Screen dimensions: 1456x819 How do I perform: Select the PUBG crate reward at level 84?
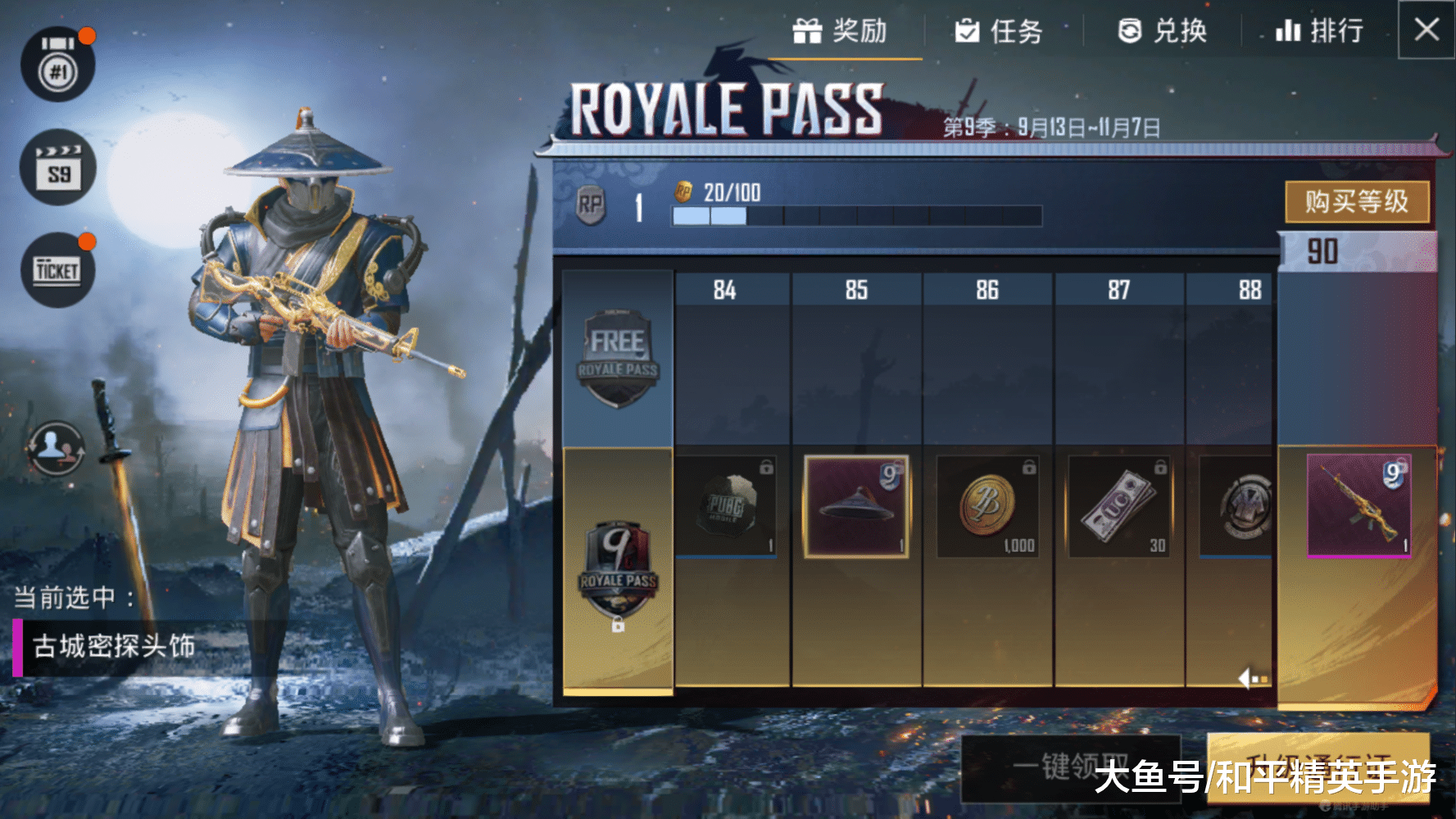[726, 506]
